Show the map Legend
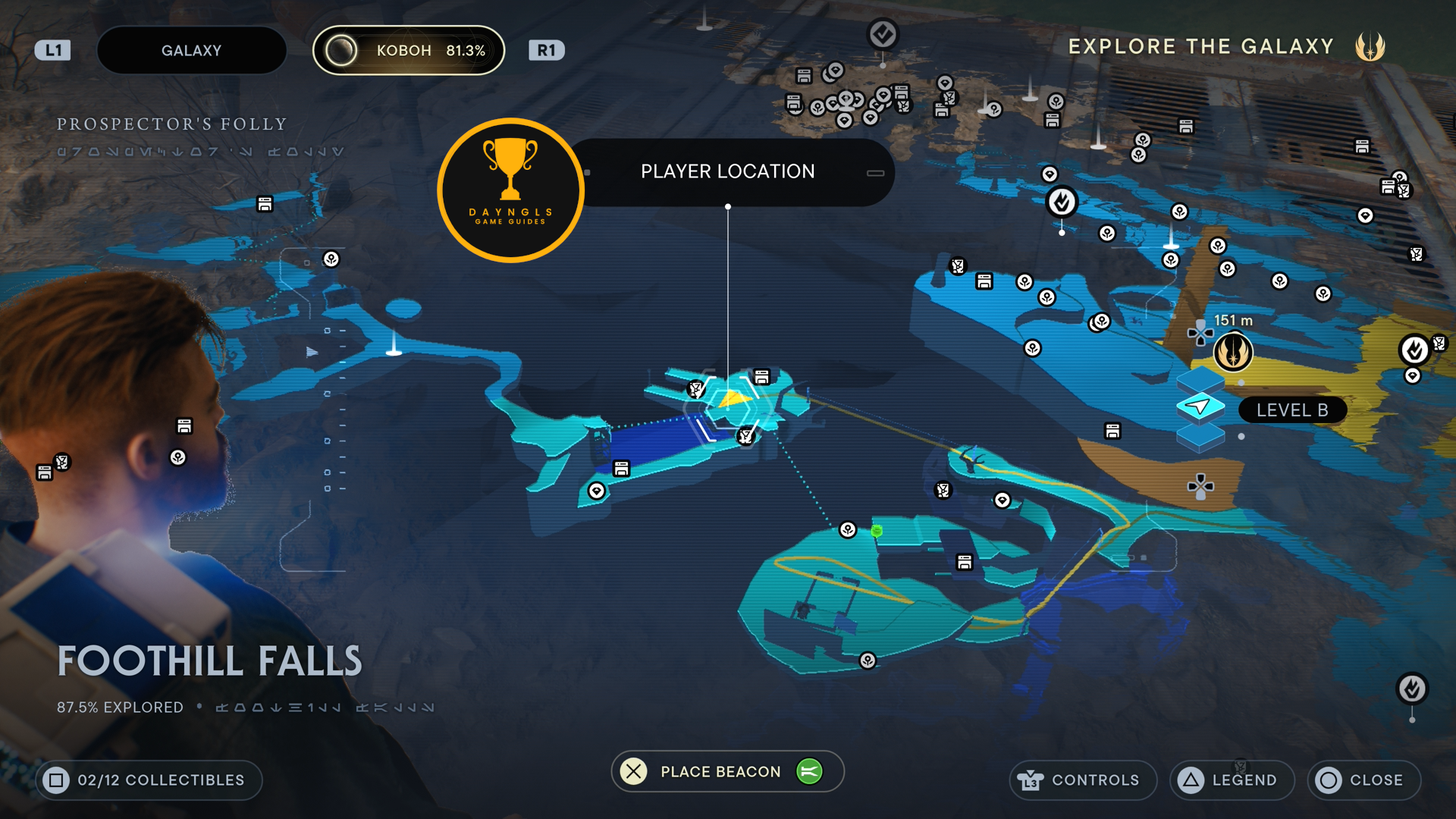Viewport: 1456px width, 819px height. (1232, 780)
